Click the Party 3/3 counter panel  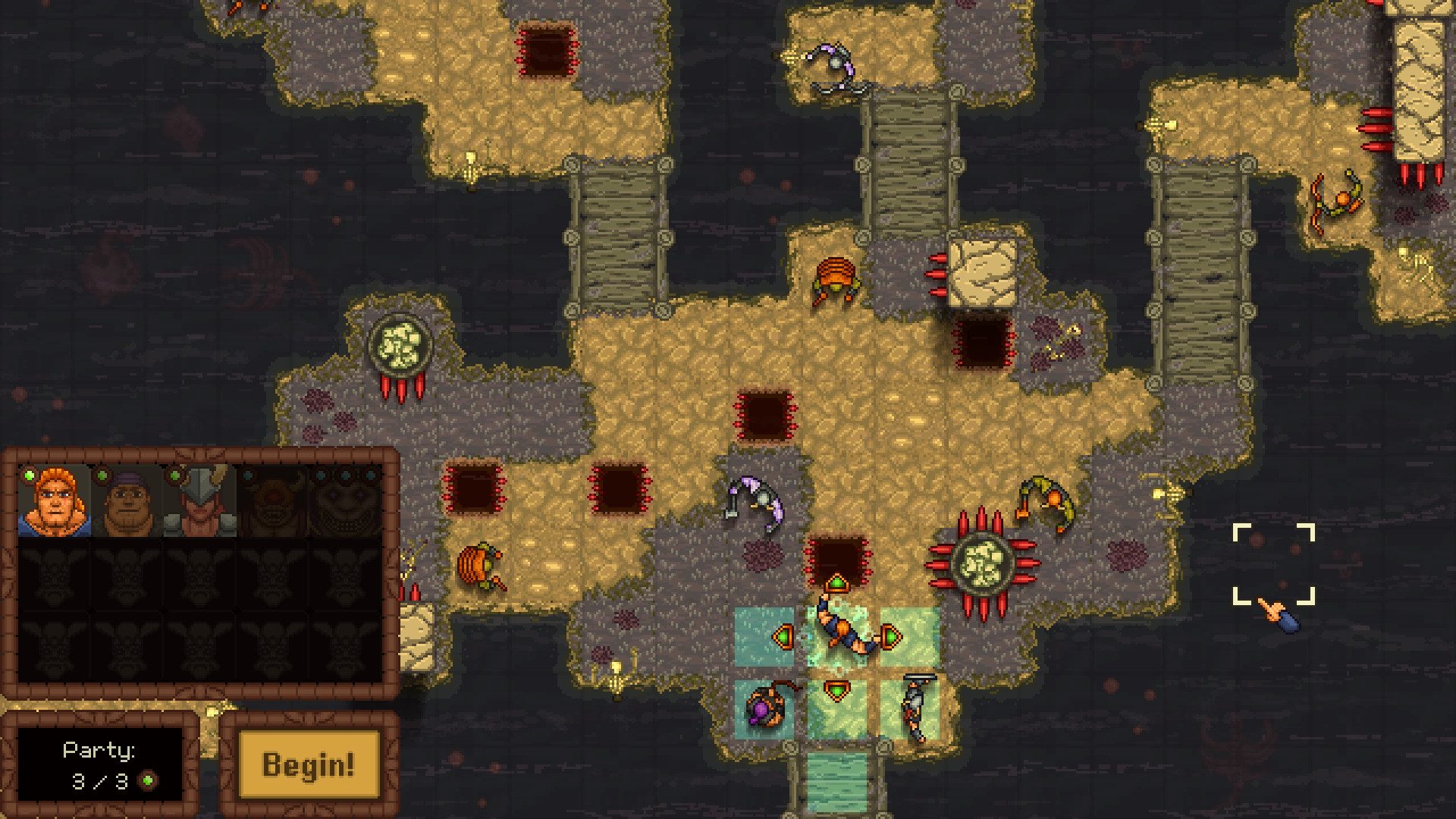[99, 762]
